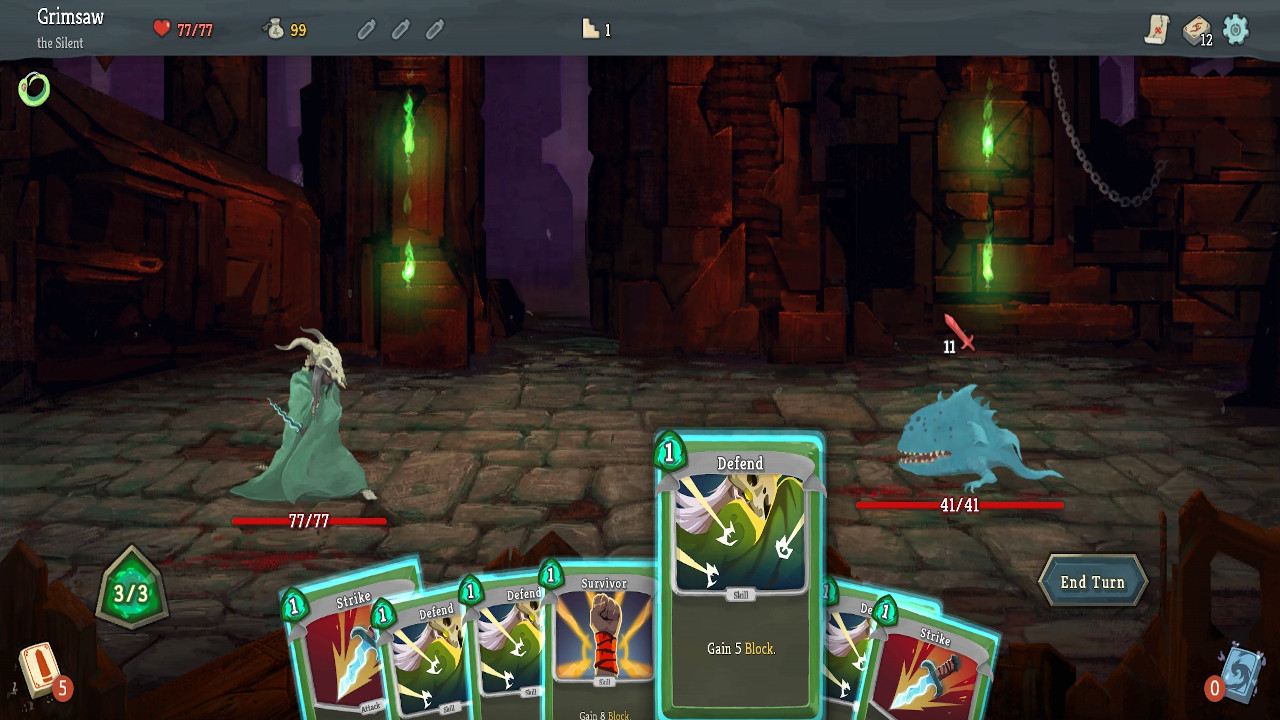Viewport: 1280px width, 720px height.
Task: Open the settings gear menu
Action: click(x=1236, y=29)
